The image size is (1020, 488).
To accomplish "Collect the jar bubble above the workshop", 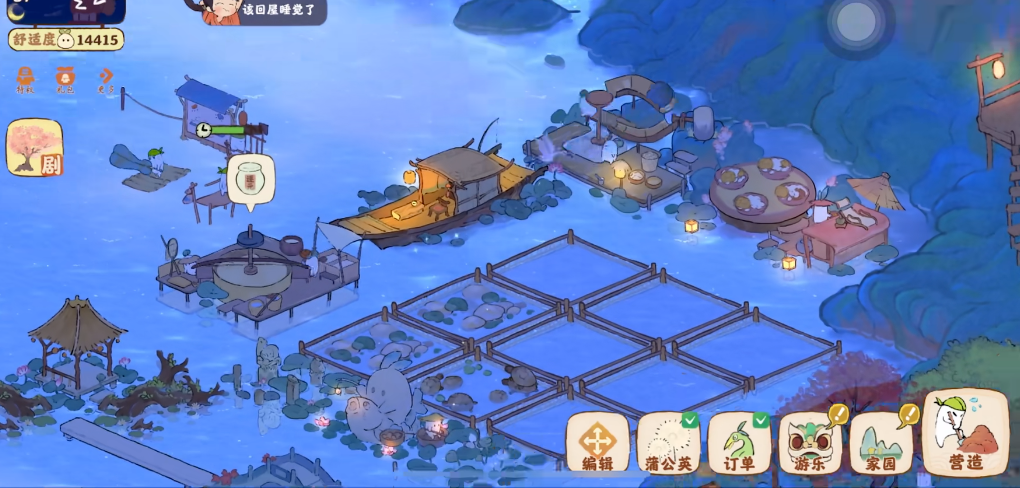I will [249, 180].
